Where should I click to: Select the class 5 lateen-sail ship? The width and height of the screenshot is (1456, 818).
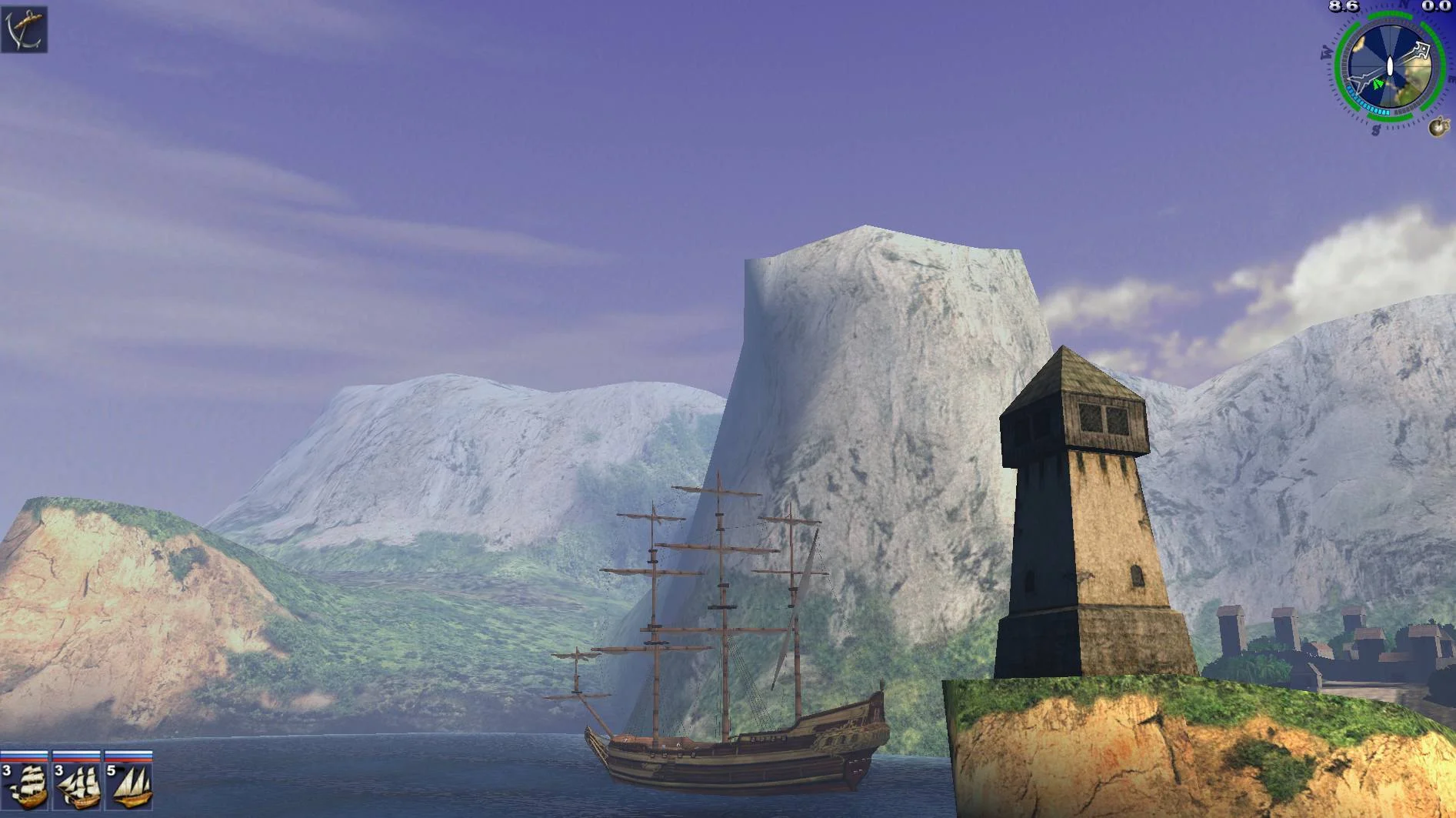129,783
